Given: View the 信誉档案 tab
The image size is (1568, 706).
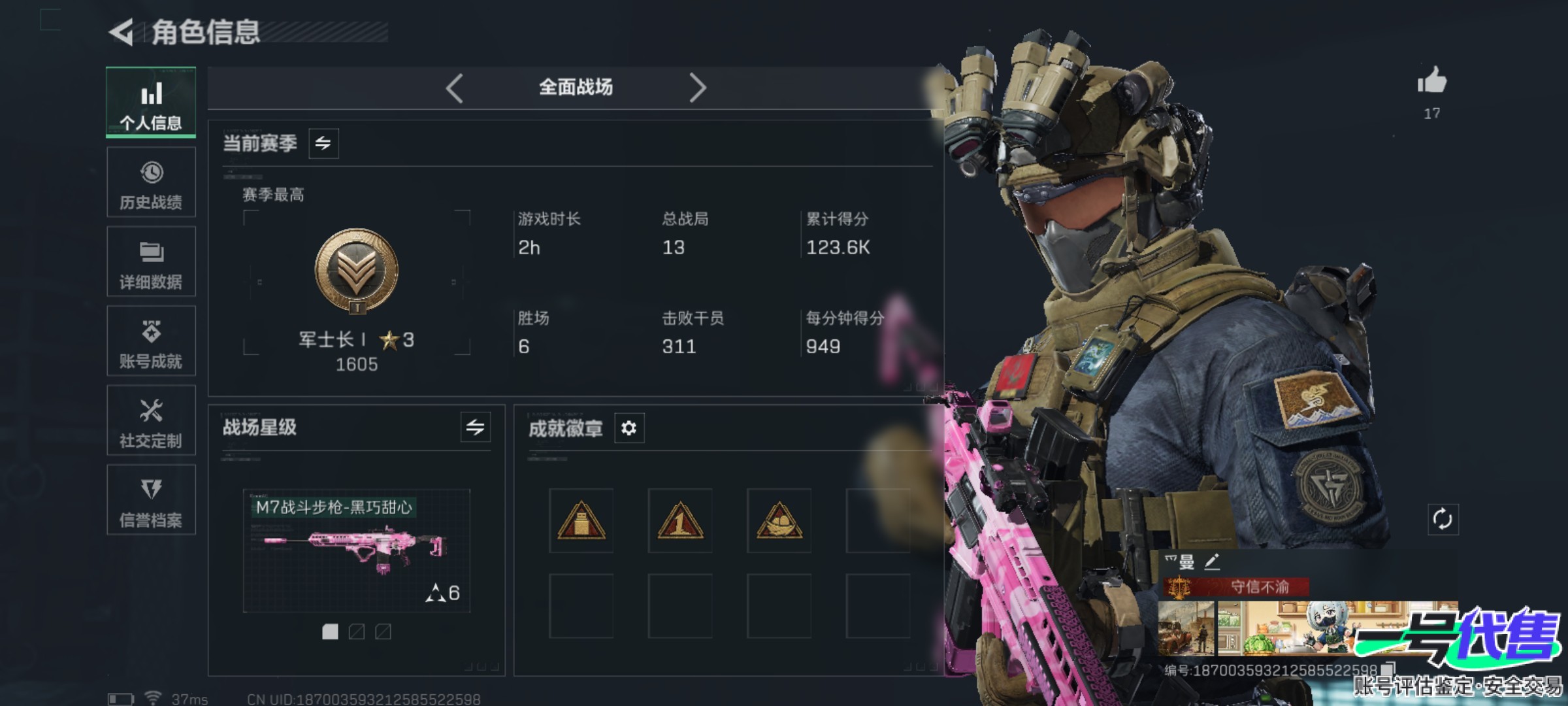Looking at the screenshot, I should coord(151,501).
